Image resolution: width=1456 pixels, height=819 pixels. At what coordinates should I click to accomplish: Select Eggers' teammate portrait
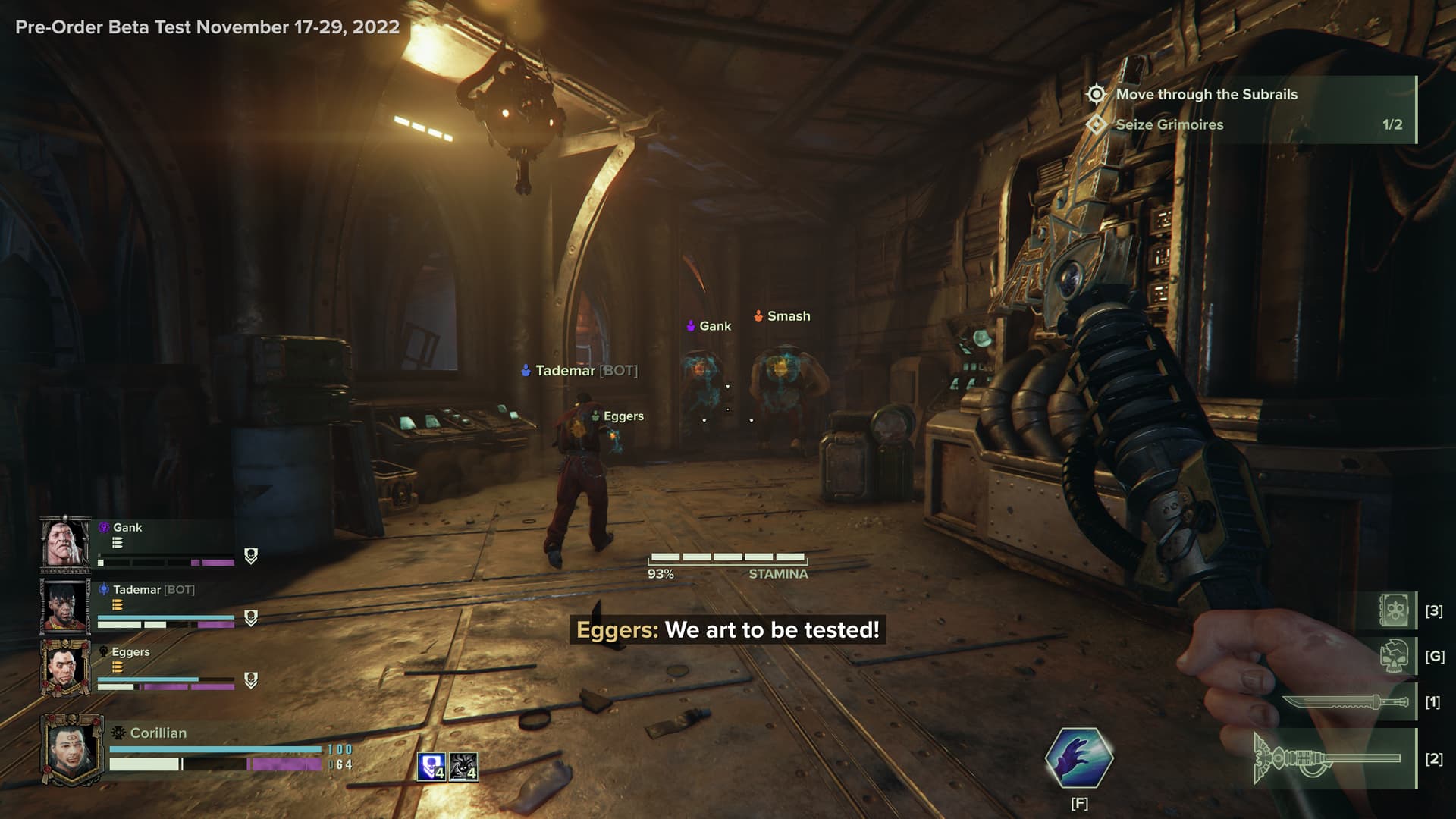pos(65,667)
